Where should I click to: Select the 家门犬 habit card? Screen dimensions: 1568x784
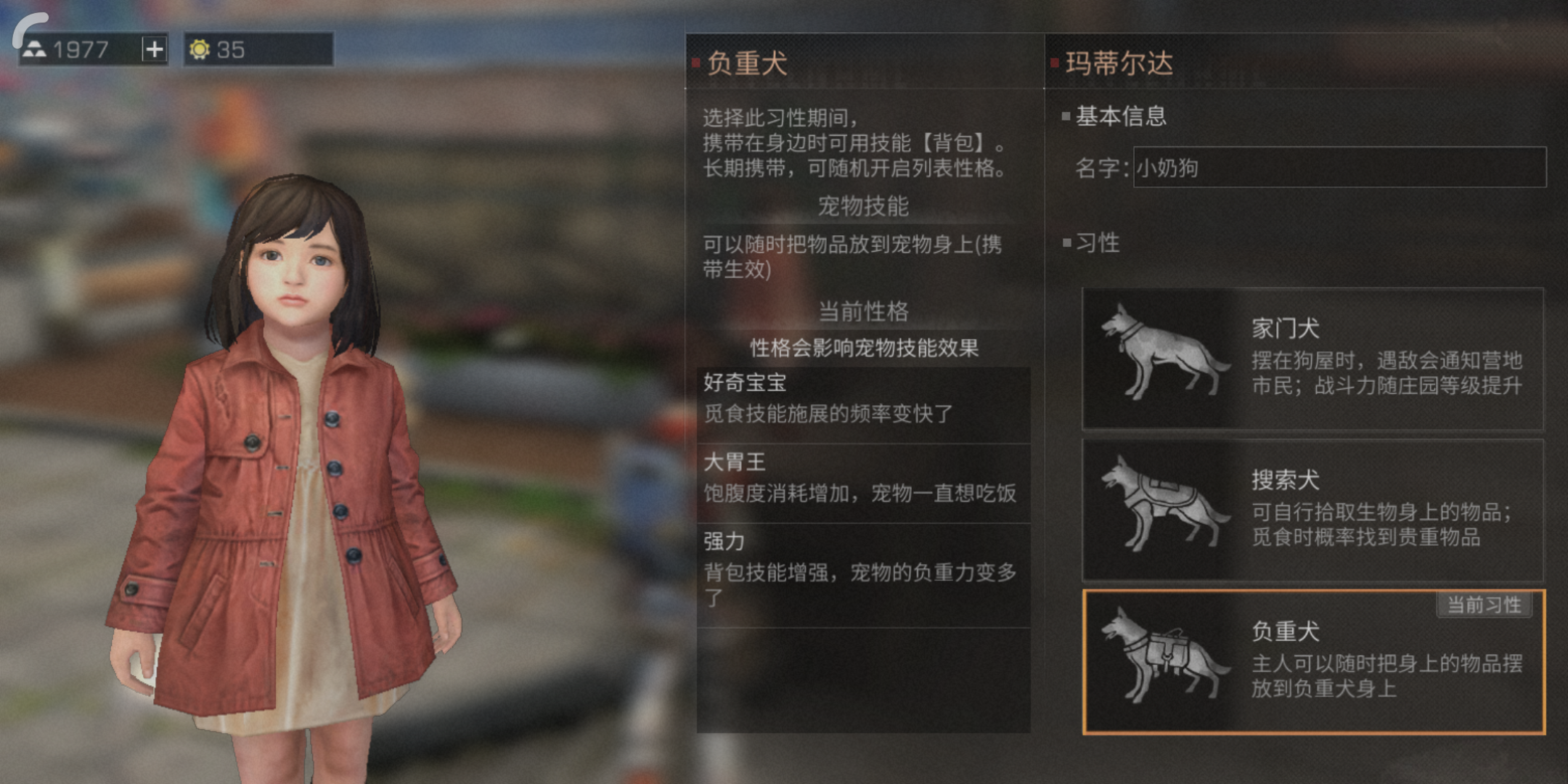[x=1312, y=358]
